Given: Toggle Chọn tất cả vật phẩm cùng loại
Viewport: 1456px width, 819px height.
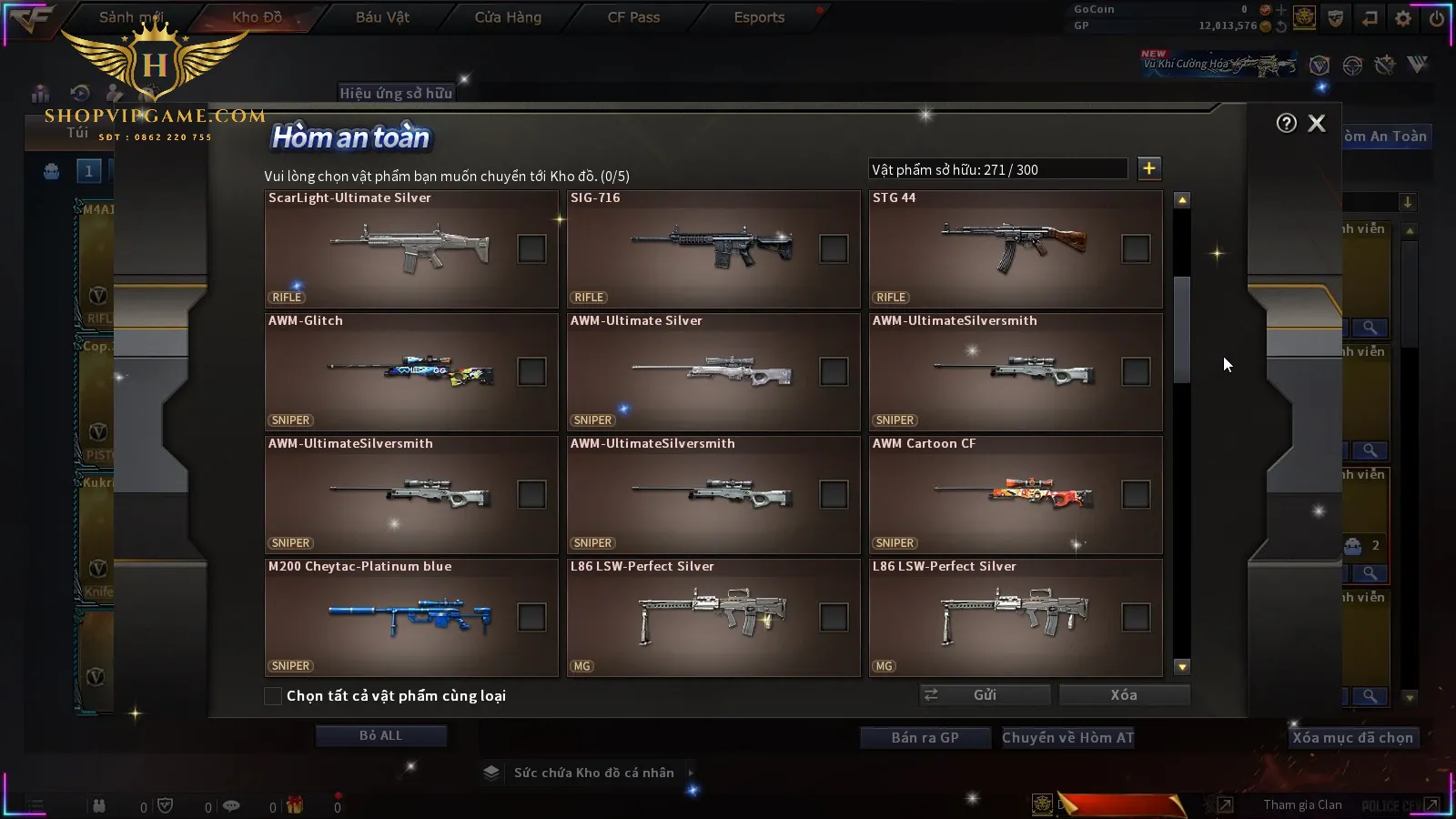Looking at the screenshot, I should [x=273, y=696].
